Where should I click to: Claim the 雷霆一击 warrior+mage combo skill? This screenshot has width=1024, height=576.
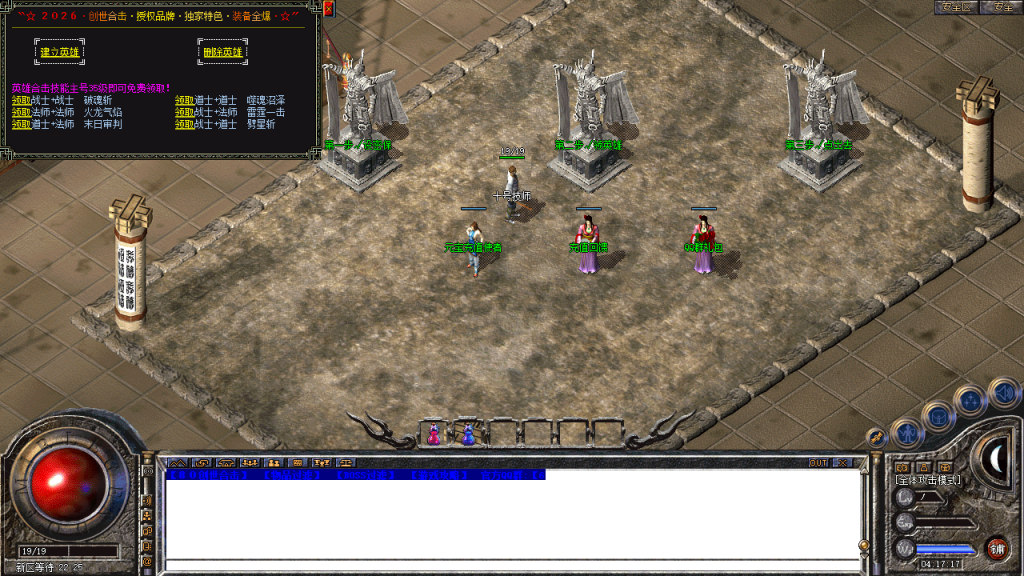tap(185, 113)
